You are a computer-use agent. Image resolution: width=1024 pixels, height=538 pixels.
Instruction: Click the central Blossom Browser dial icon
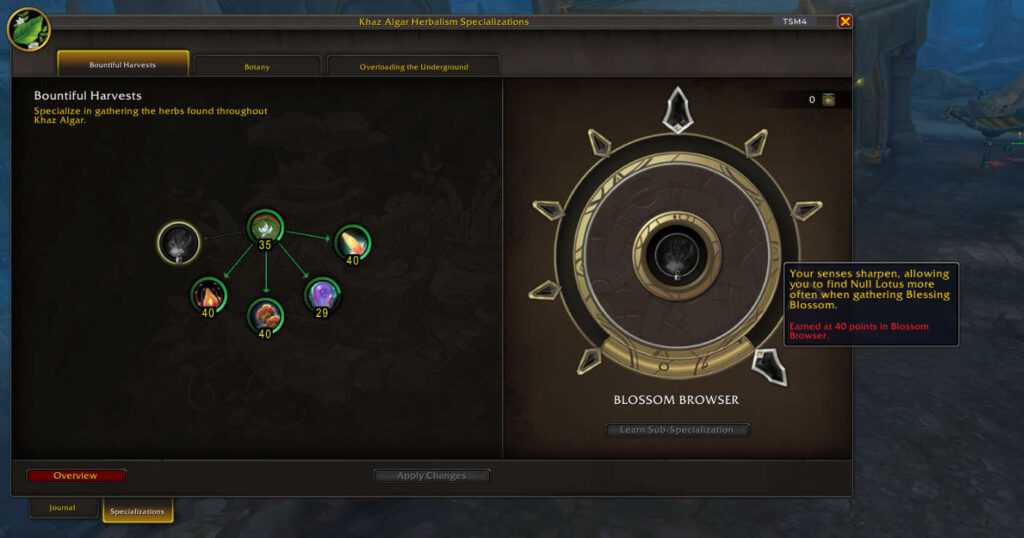677,256
